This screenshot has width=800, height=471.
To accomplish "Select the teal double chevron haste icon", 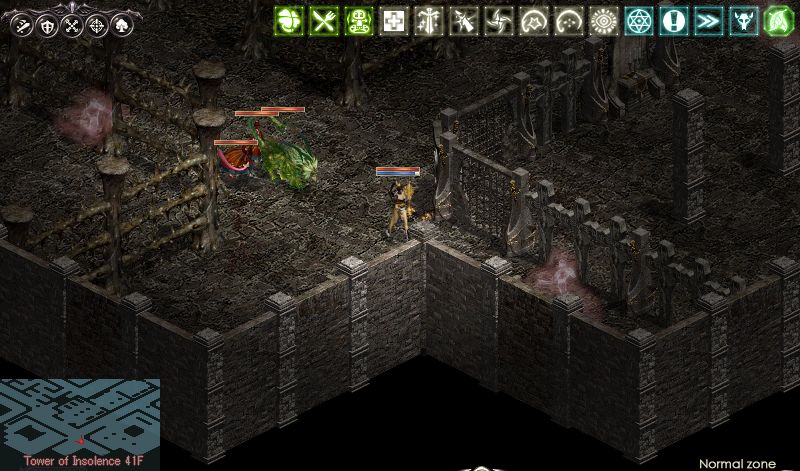I will click(x=708, y=21).
